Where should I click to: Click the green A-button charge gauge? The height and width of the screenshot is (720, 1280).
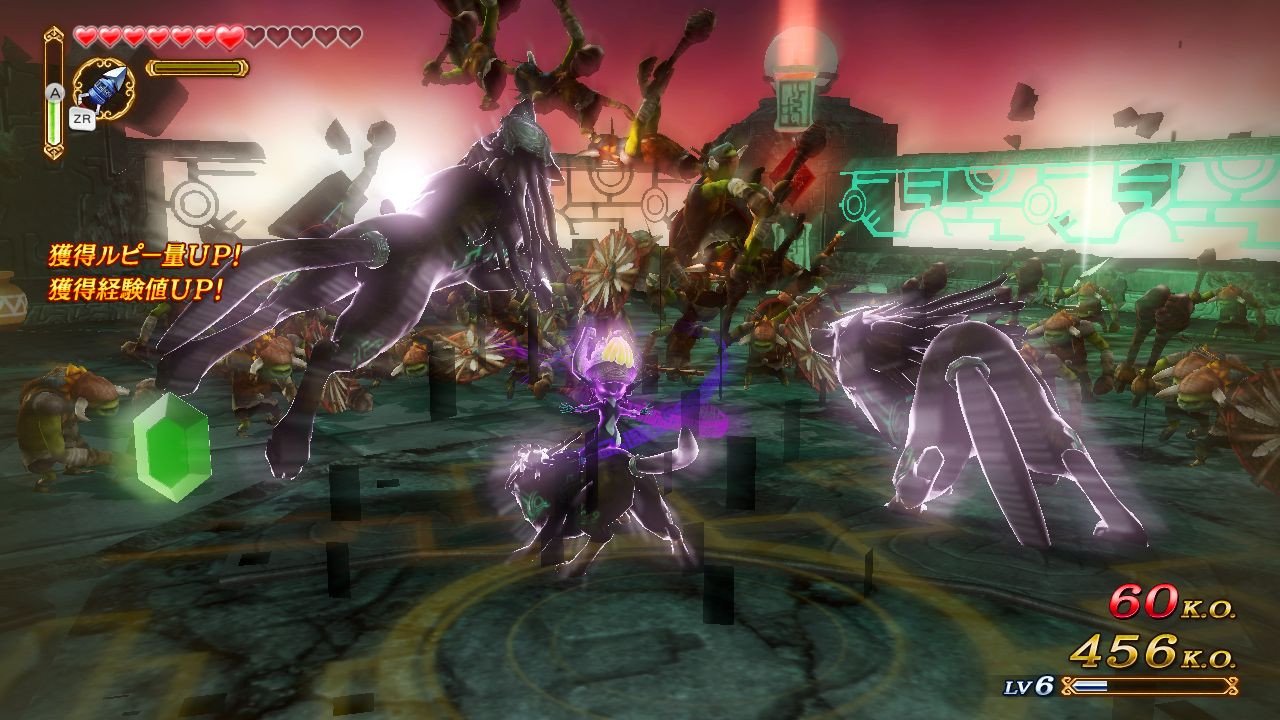54,122
